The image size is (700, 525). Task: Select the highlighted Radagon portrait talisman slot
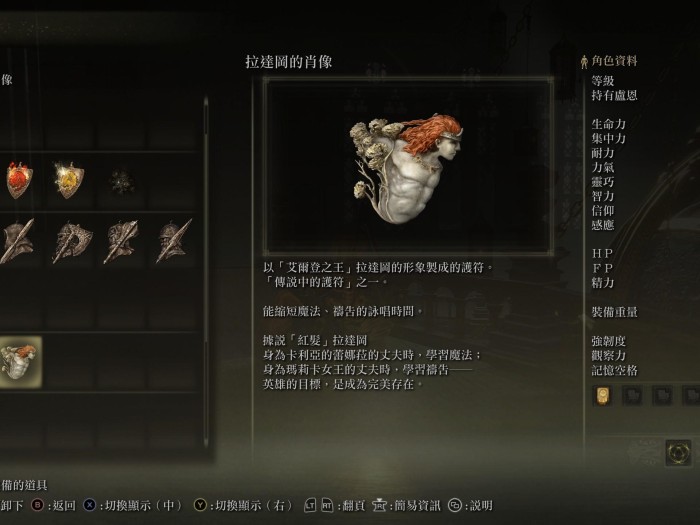19,362
